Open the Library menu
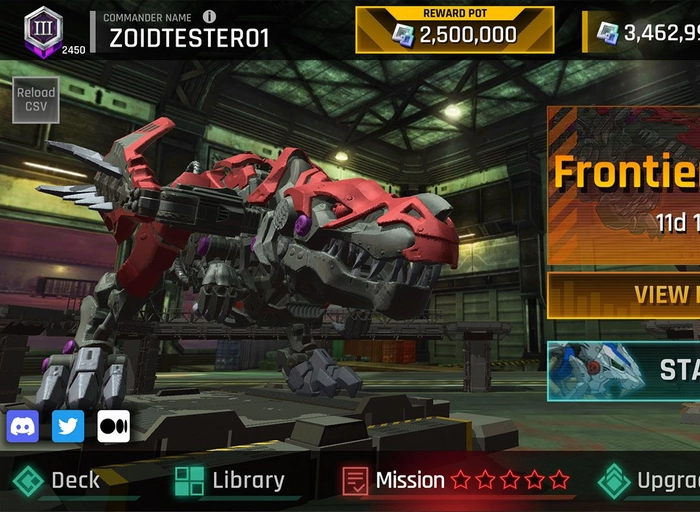 [230, 481]
